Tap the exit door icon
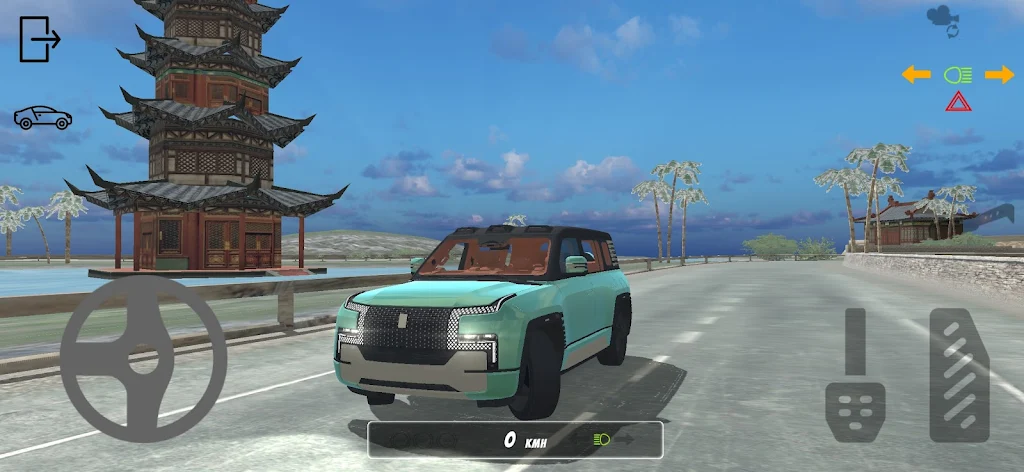Screen dimensions: 1024x472 click(x=40, y=39)
